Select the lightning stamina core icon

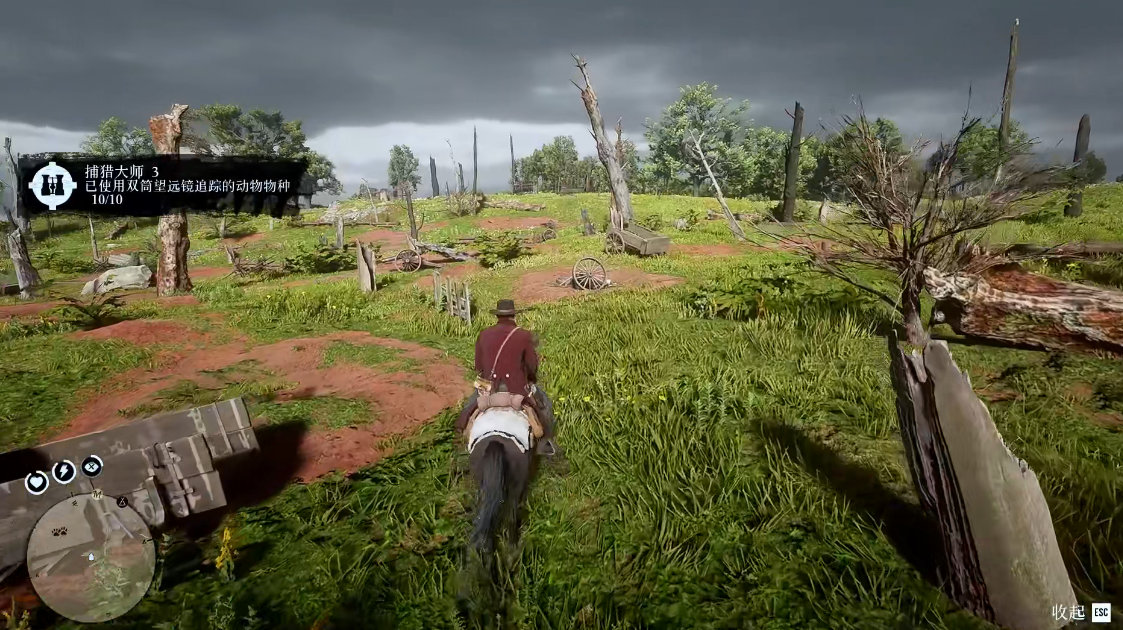click(x=65, y=472)
